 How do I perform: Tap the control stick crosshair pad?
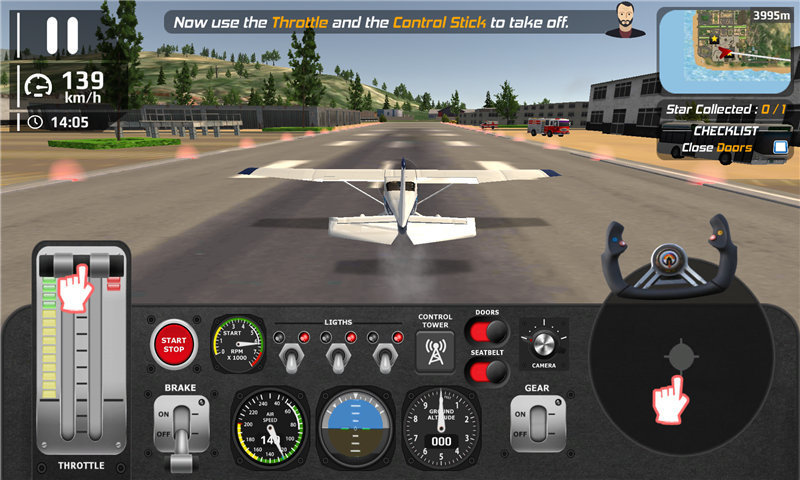680,355
